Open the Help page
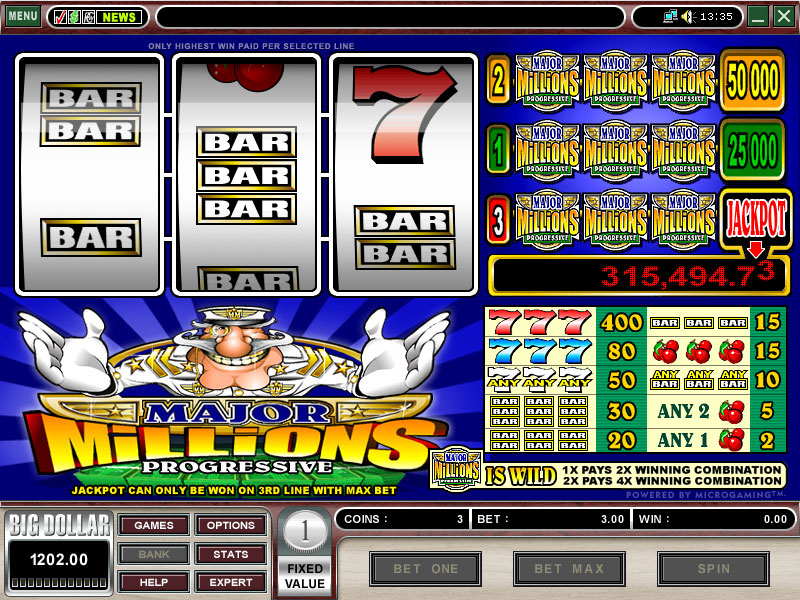 click(153, 582)
